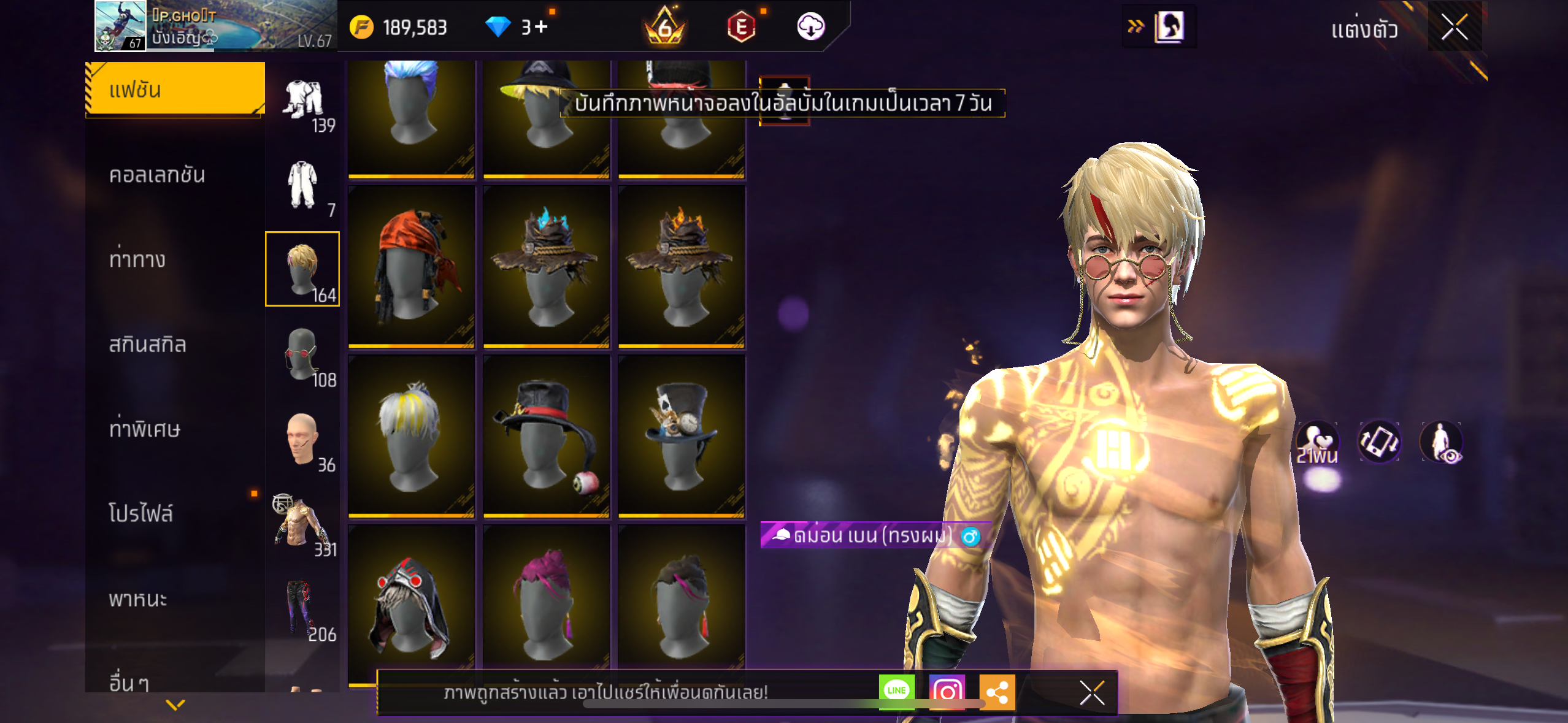Select the red-eyed hooded mask item
Screen dimensions: 1568x723
412,604
